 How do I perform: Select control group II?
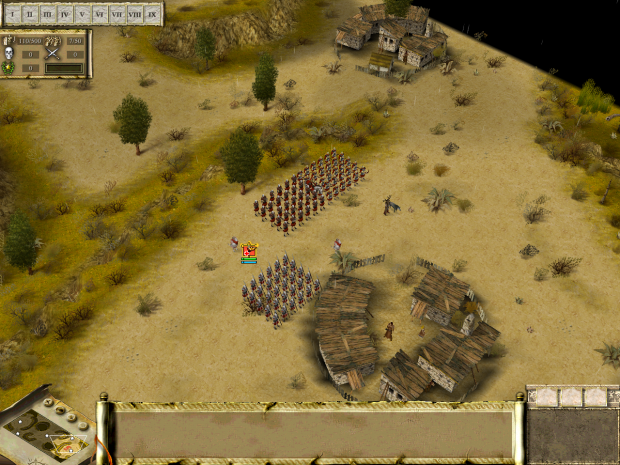[31, 15]
